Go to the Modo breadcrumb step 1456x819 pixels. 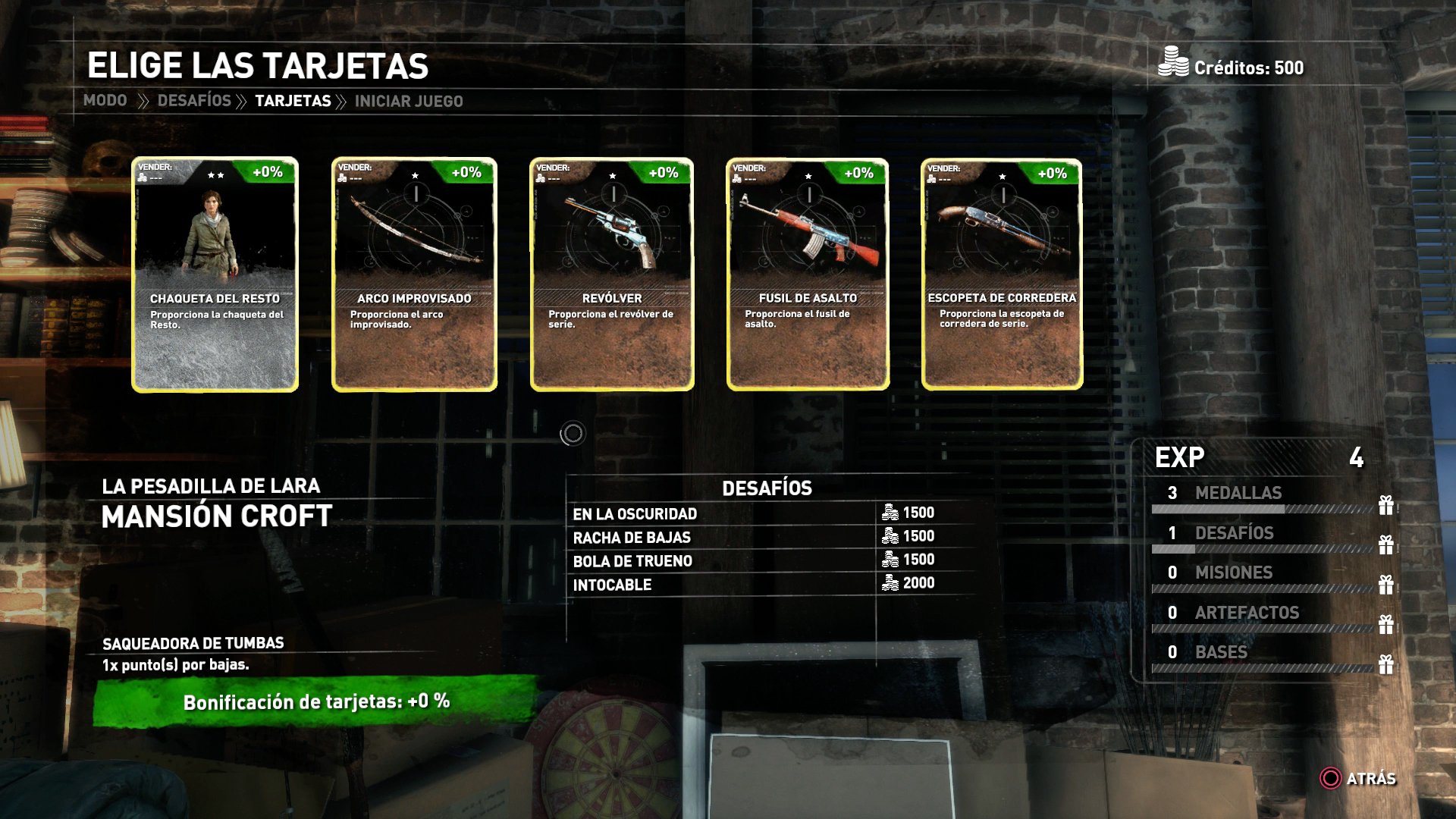click(105, 101)
